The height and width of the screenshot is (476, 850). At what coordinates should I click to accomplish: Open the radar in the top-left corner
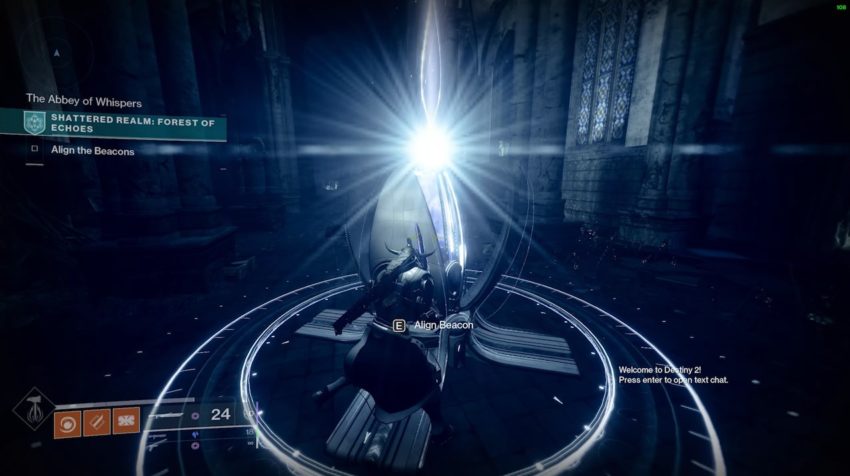(57, 50)
